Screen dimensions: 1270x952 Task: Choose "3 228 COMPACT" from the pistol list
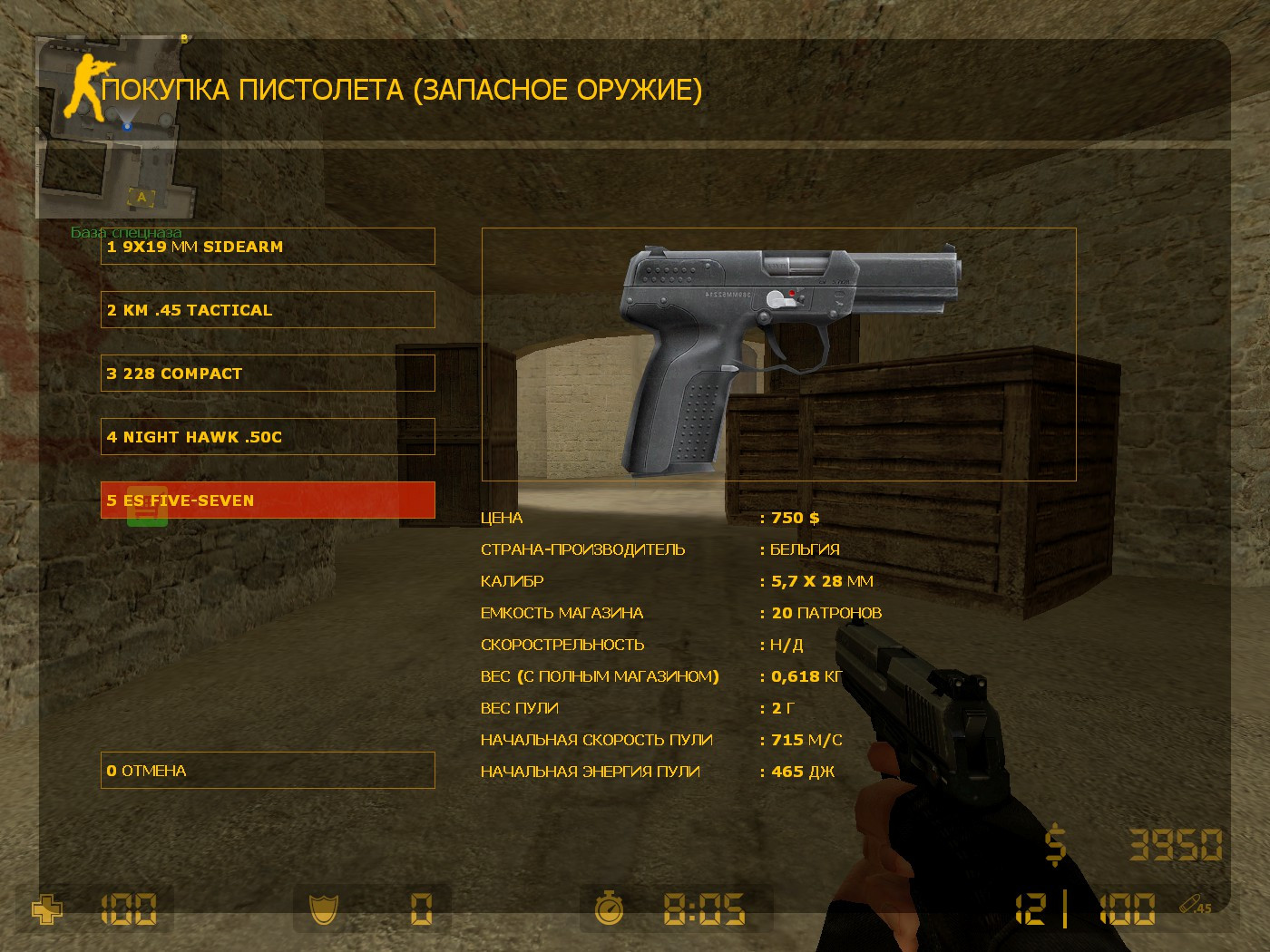coord(268,373)
